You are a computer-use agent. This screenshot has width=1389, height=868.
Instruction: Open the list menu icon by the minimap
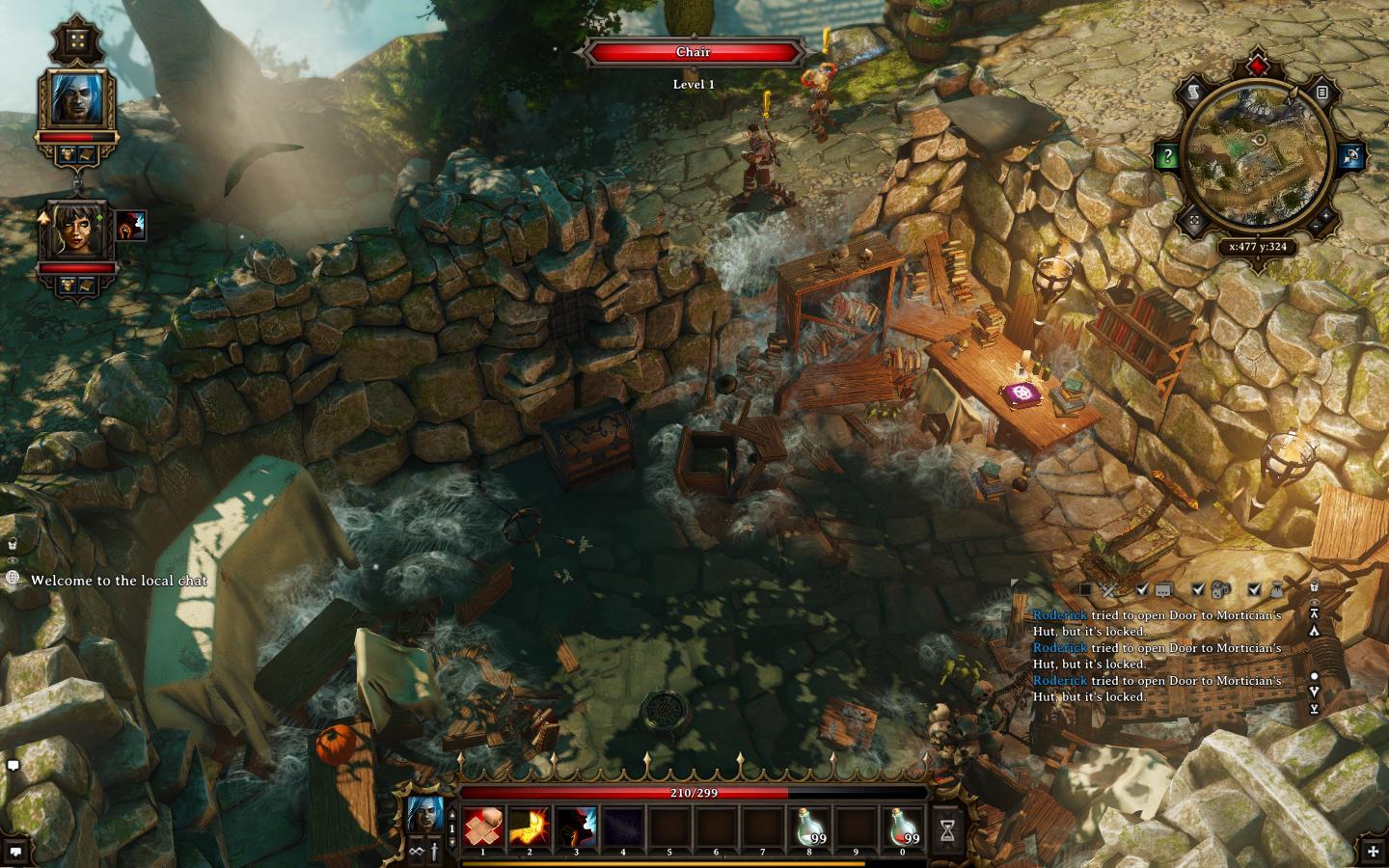1322,93
